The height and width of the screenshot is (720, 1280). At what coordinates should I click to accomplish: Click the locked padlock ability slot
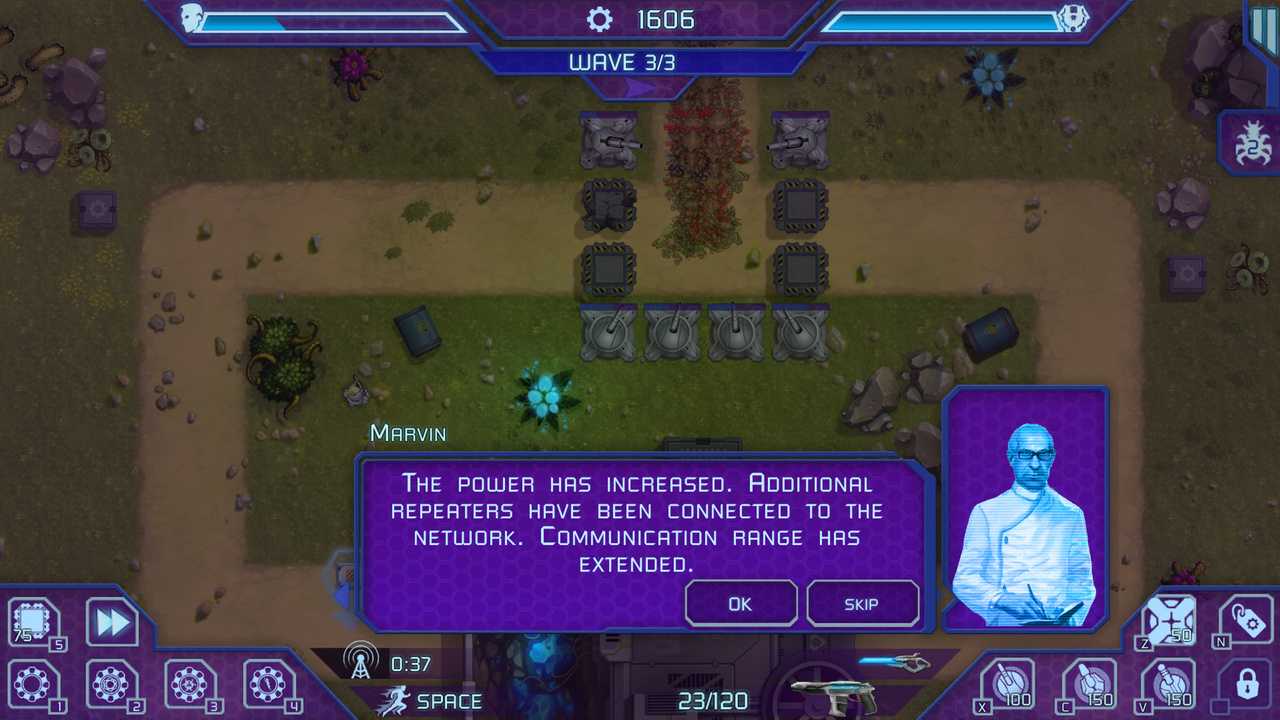point(1247,685)
